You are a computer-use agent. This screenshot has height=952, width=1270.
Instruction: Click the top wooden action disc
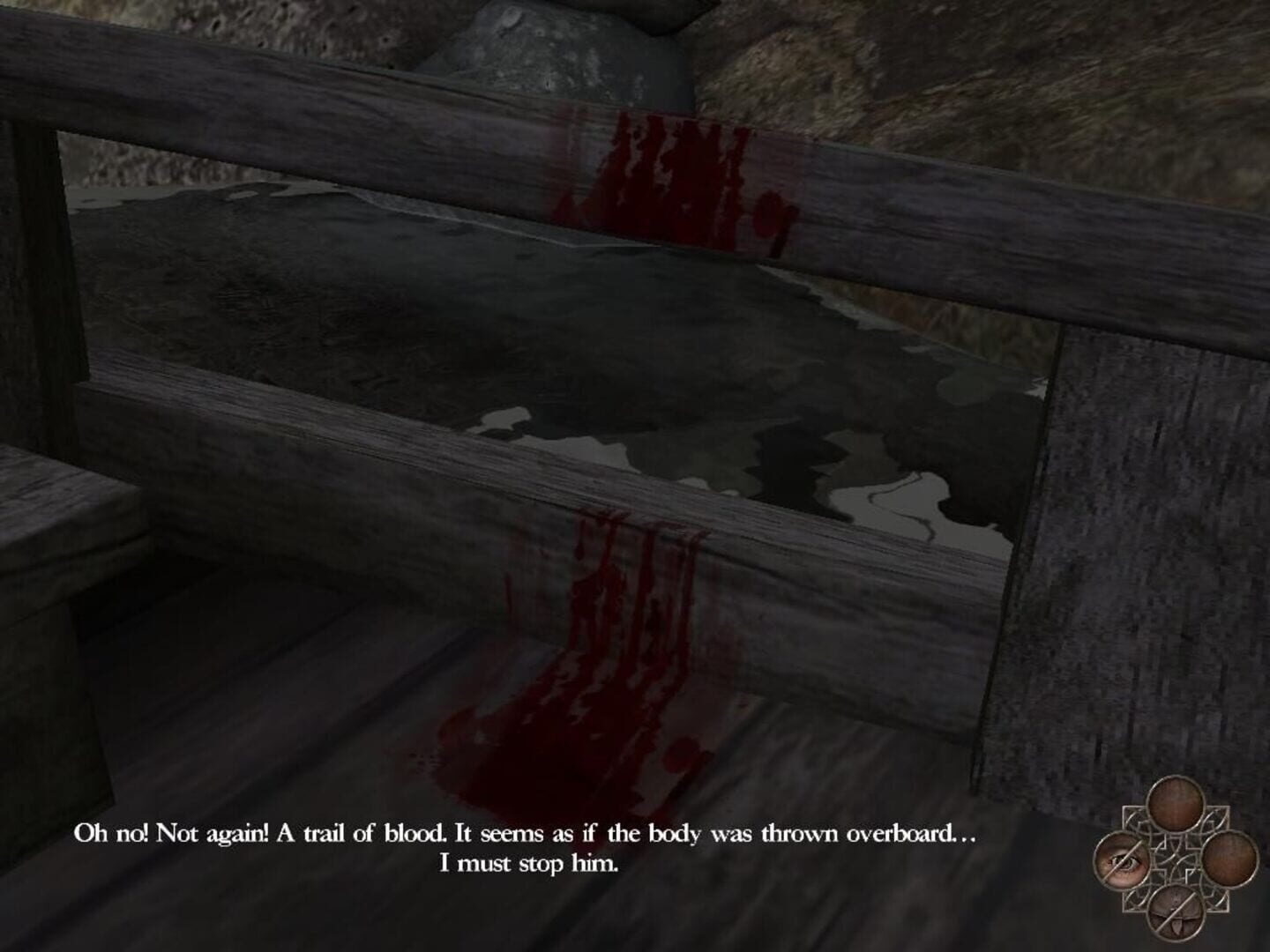(1176, 802)
